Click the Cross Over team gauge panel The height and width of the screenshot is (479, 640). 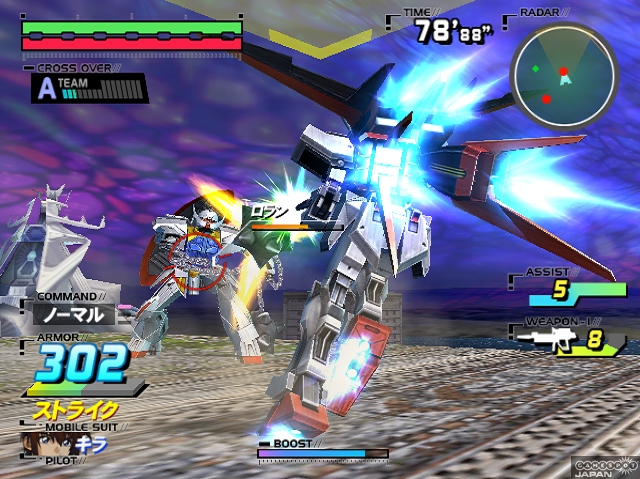(91, 89)
